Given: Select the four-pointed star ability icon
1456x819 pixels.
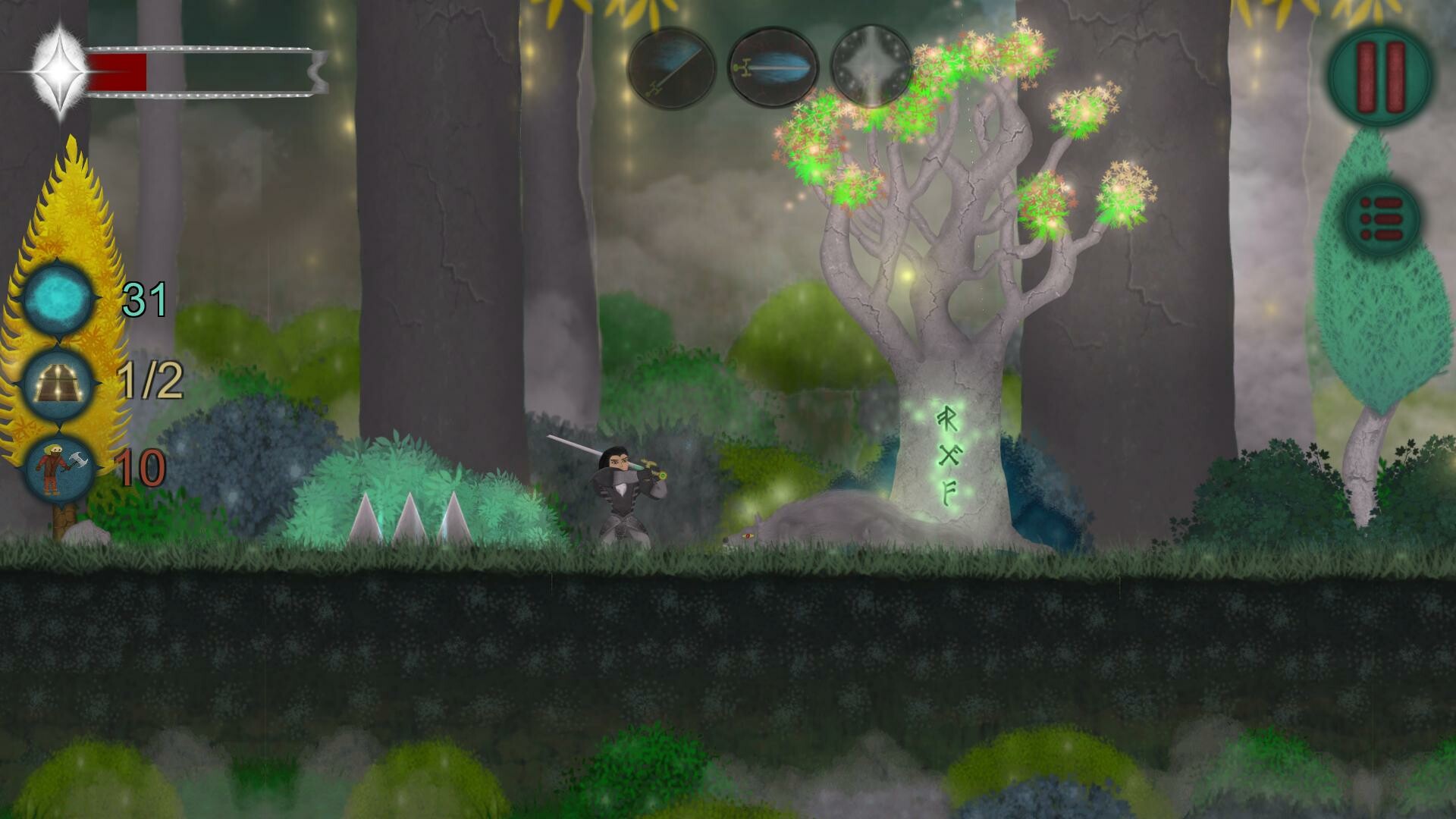Looking at the screenshot, I should (872, 67).
